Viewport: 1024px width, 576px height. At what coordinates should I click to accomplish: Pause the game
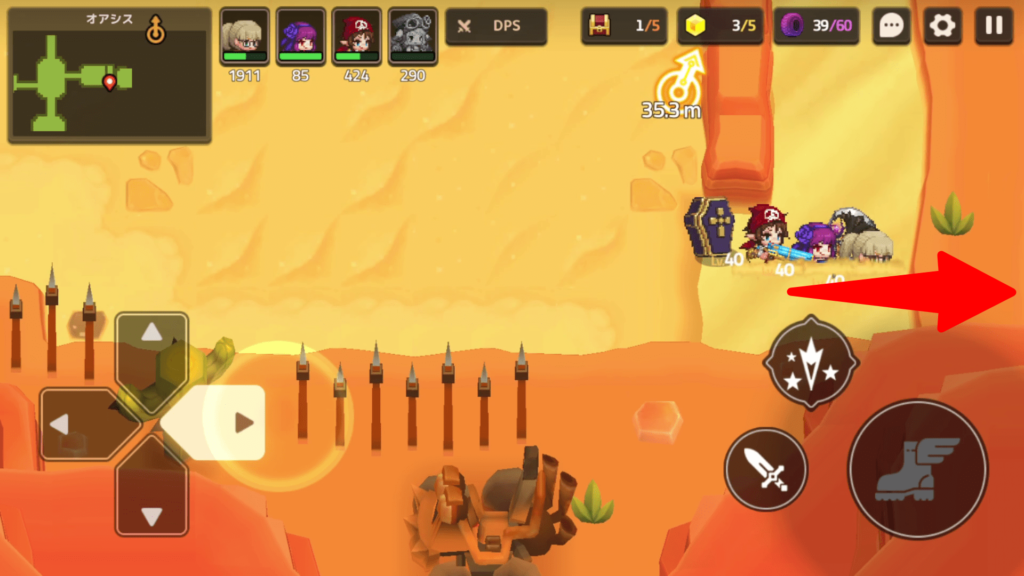coord(993,27)
